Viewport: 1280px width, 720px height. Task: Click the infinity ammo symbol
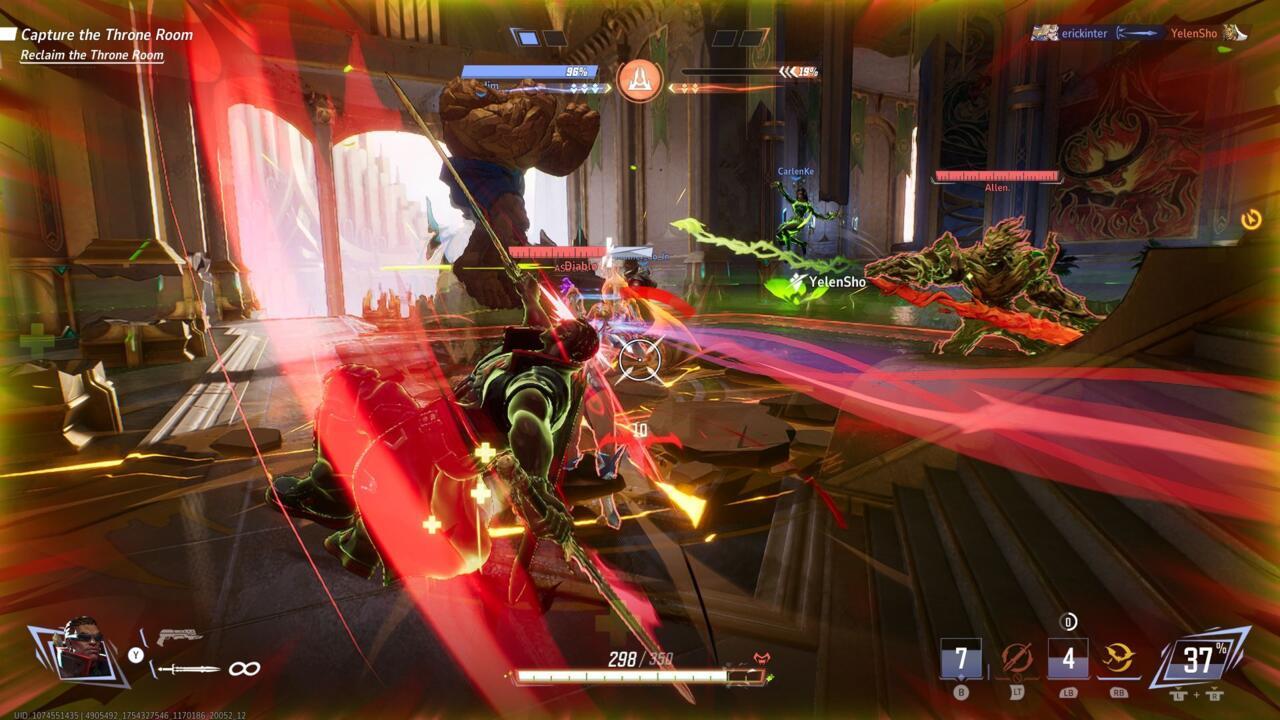coord(245,668)
